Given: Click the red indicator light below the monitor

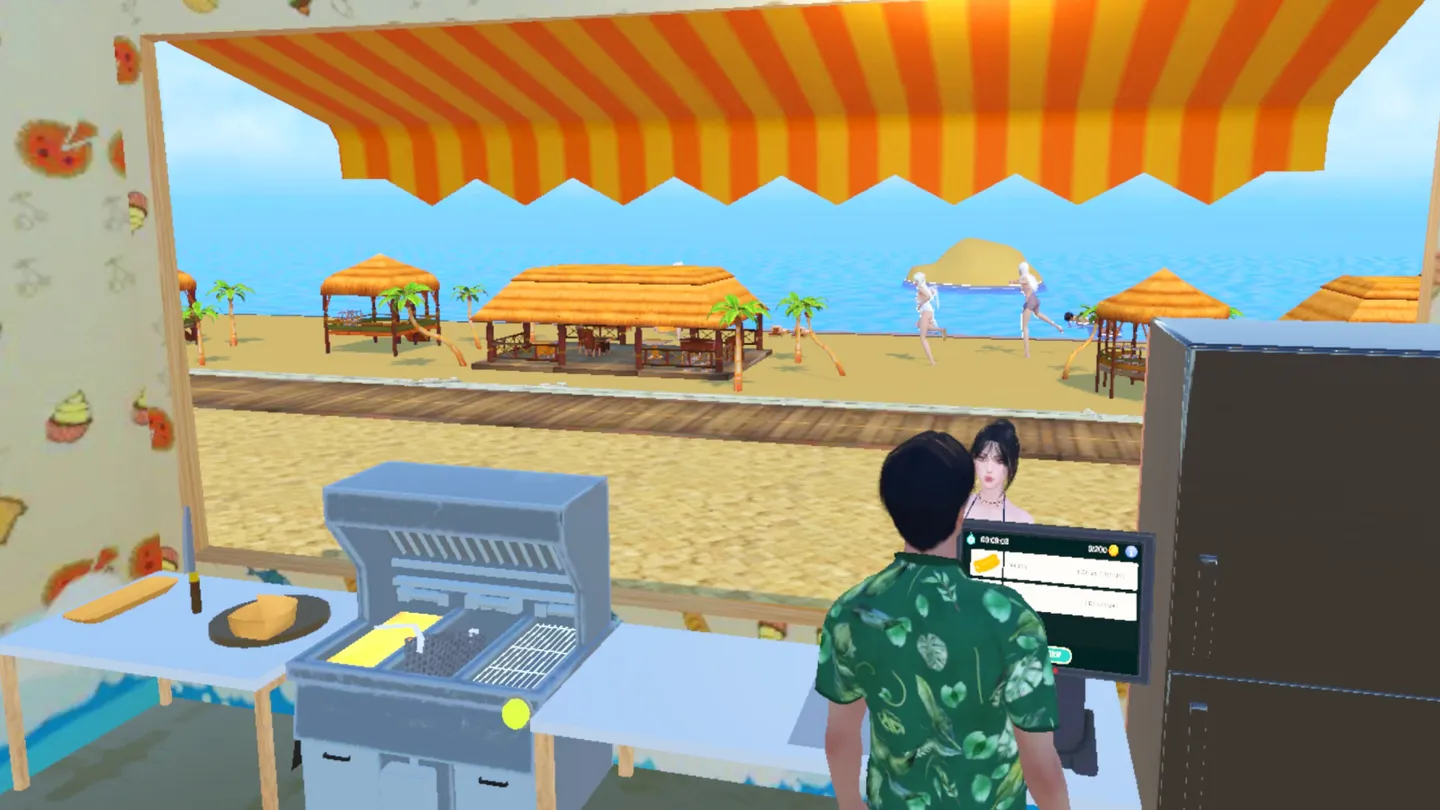Looking at the screenshot, I should coord(1056,670).
